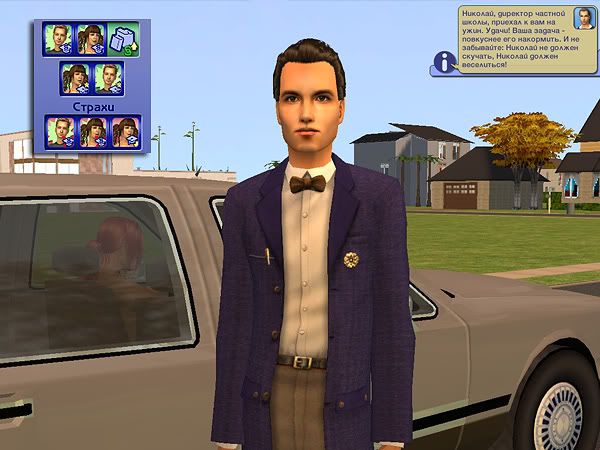Open Nikolai's portrait in the message popup

(x=582, y=18)
